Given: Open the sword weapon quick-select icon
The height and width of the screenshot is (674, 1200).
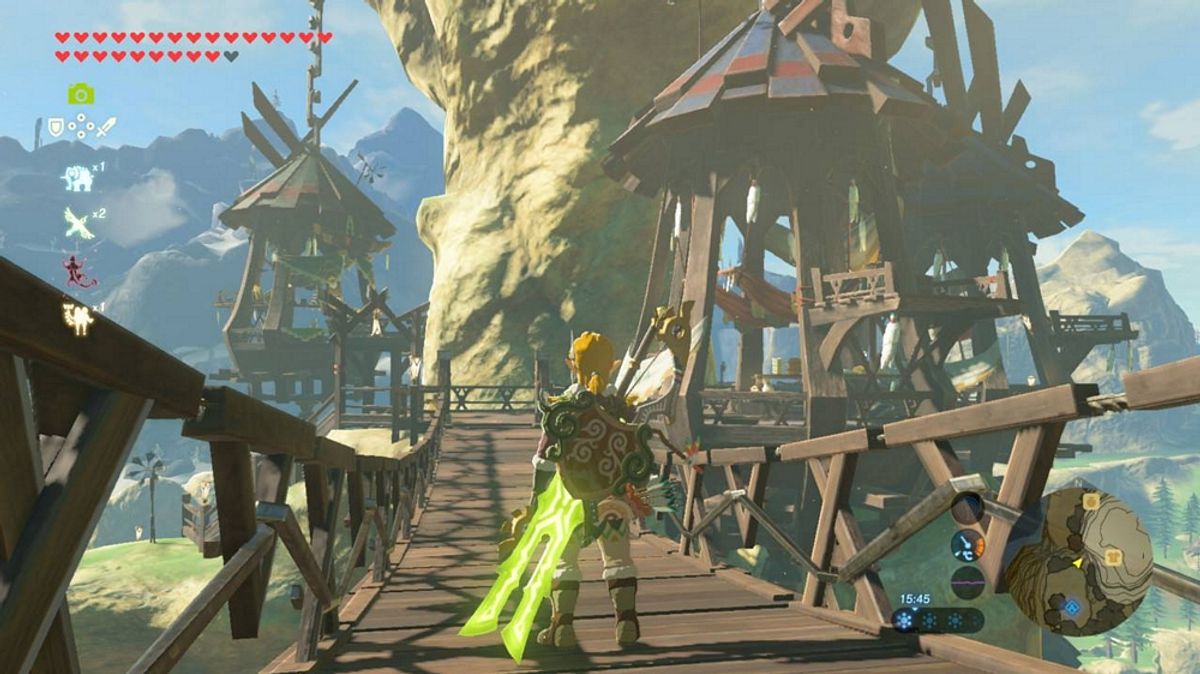Looking at the screenshot, I should coord(107,128).
